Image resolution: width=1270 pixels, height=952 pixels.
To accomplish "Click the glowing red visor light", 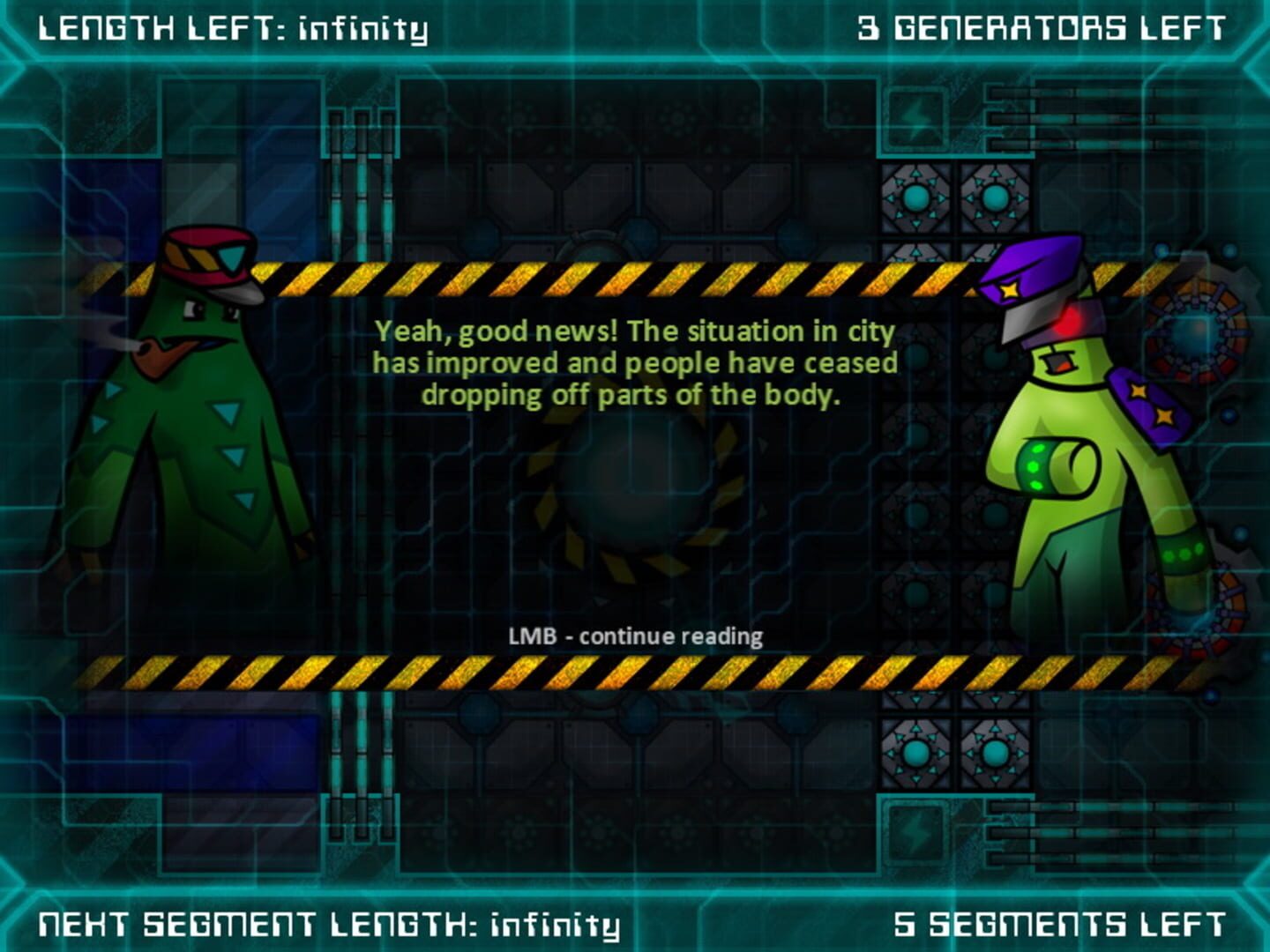I will [x=1066, y=322].
